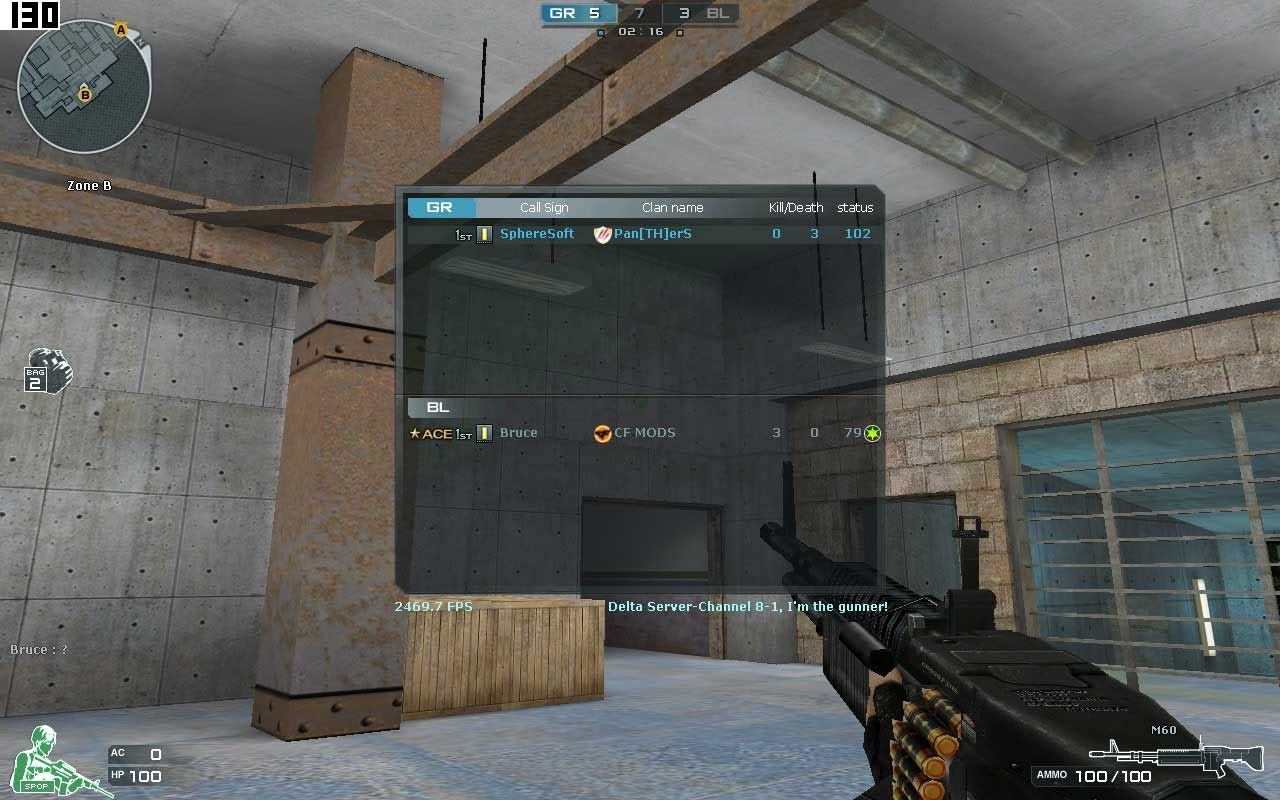Image resolution: width=1280 pixels, height=800 pixels.
Task: Click SphereSoft's rank insignia icon
Action: click(x=485, y=233)
